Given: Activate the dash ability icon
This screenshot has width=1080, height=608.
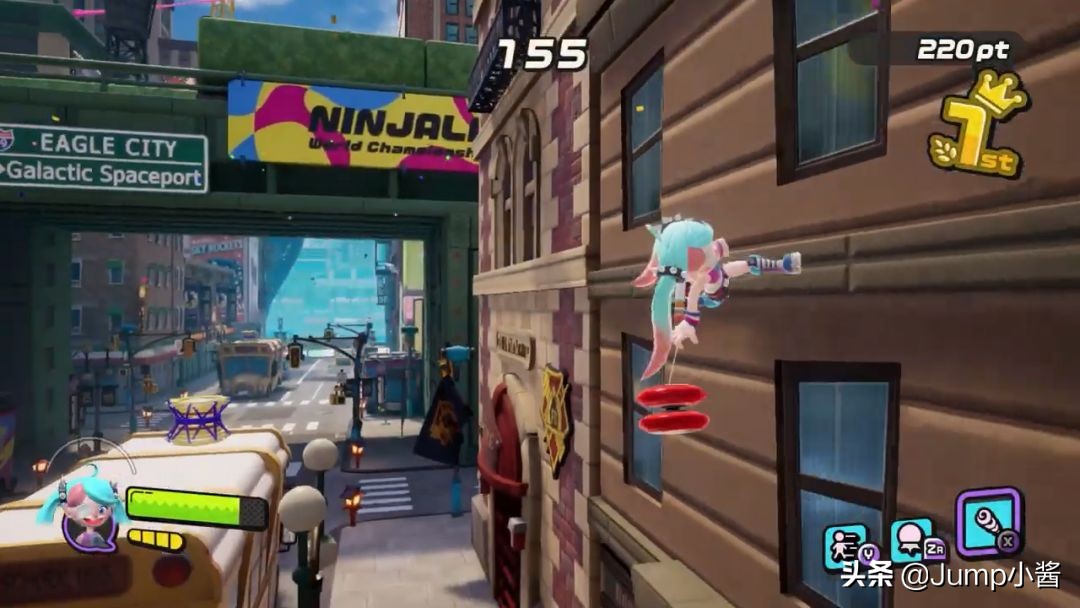Looking at the screenshot, I should pos(846,543).
